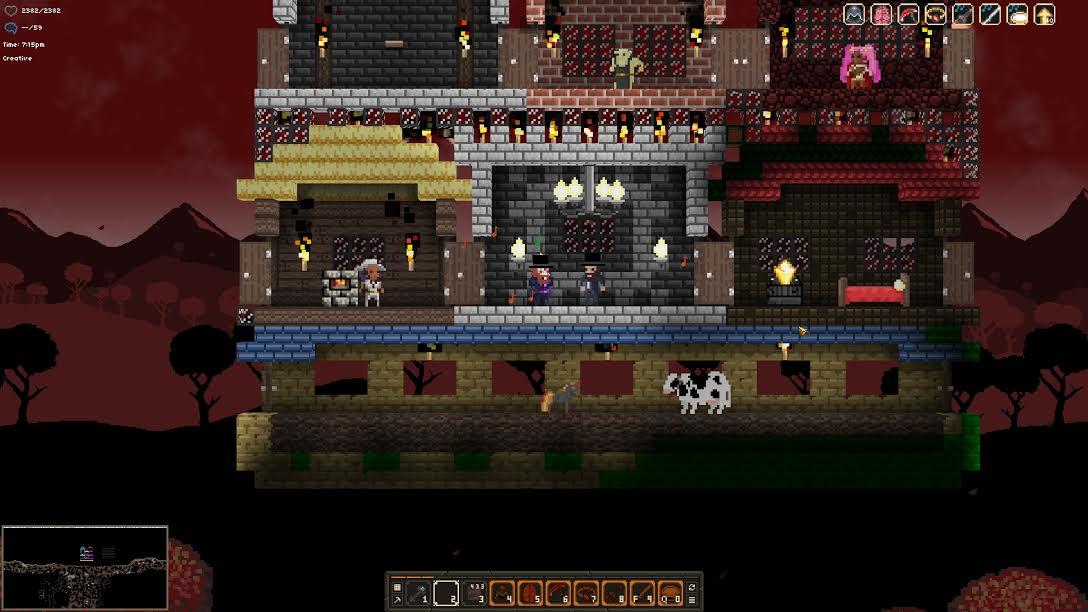Click the grey helmet icon
The height and width of the screenshot is (612, 1088).
854,14
